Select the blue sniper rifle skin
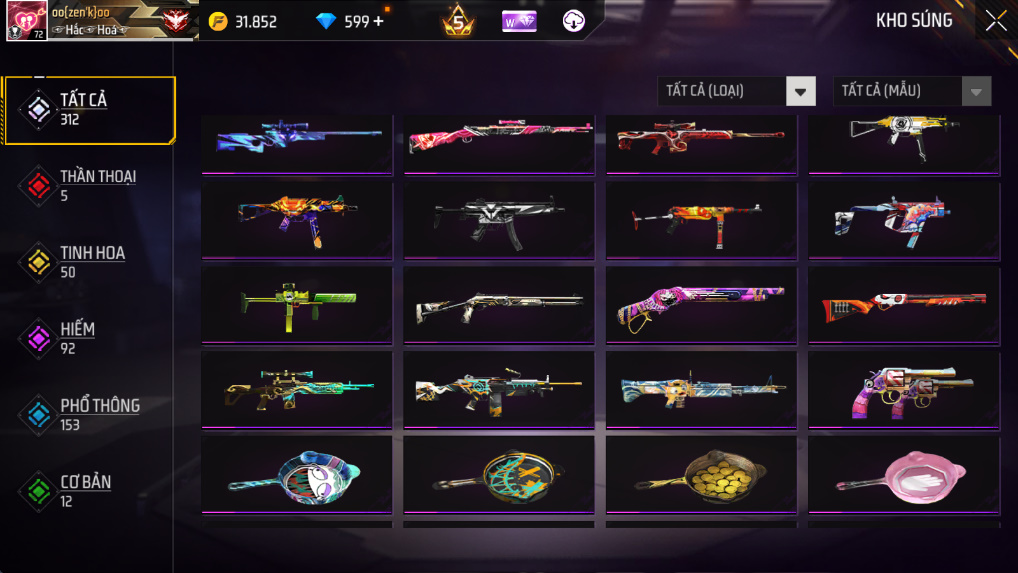 [297, 140]
